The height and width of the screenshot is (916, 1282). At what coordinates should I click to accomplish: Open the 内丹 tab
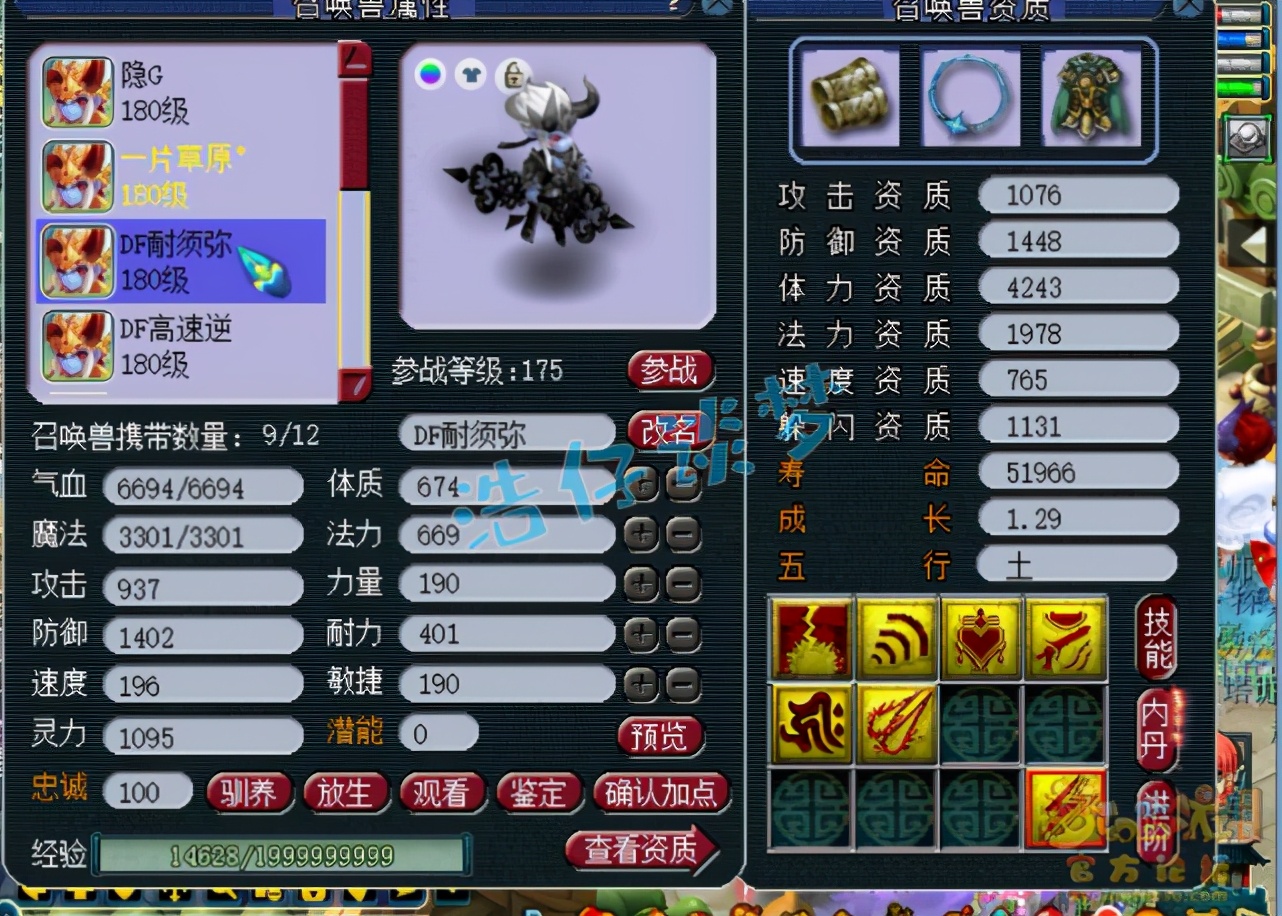click(x=1157, y=732)
